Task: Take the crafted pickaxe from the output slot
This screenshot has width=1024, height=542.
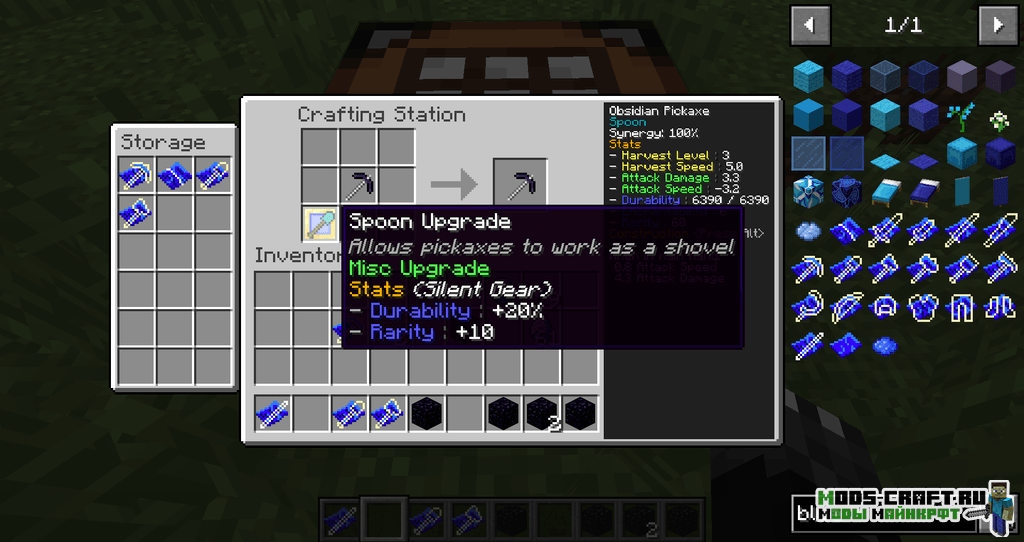Action: (520, 185)
